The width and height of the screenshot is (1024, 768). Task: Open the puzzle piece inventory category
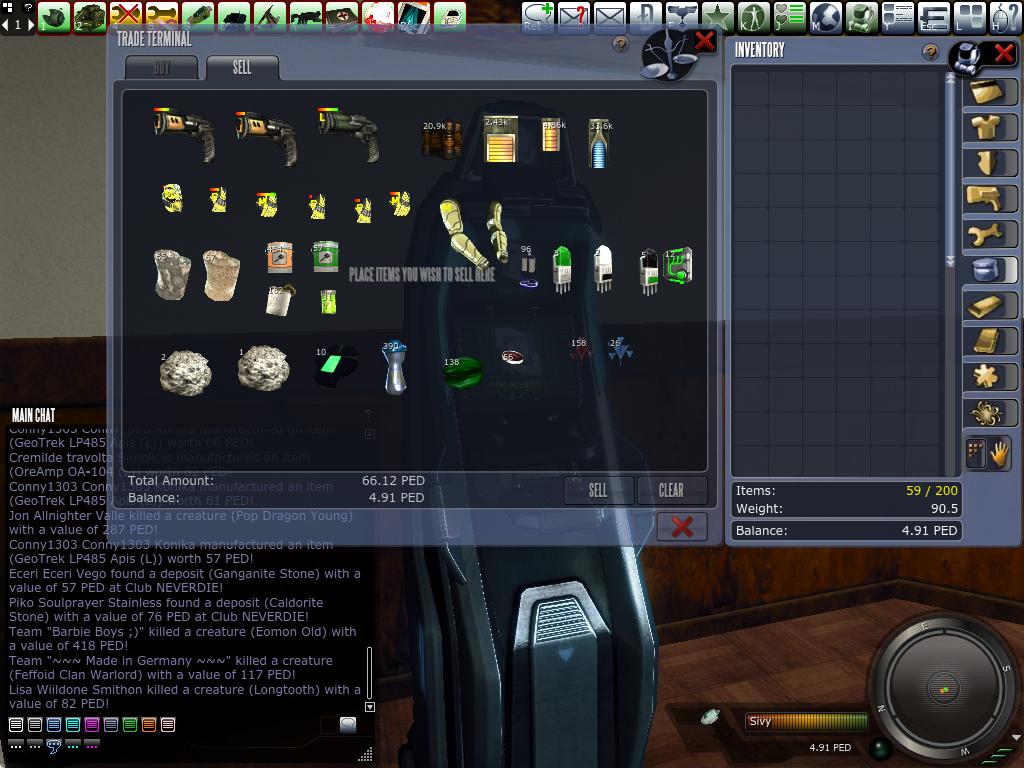(989, 377)
